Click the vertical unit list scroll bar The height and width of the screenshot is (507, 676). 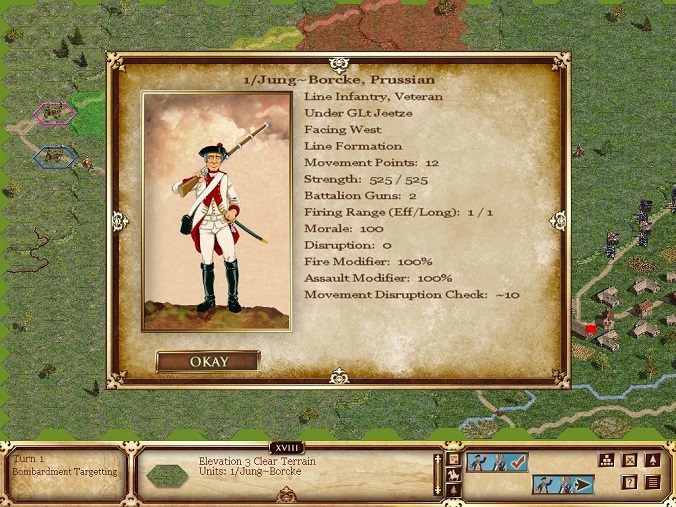[x=437, y=474]
